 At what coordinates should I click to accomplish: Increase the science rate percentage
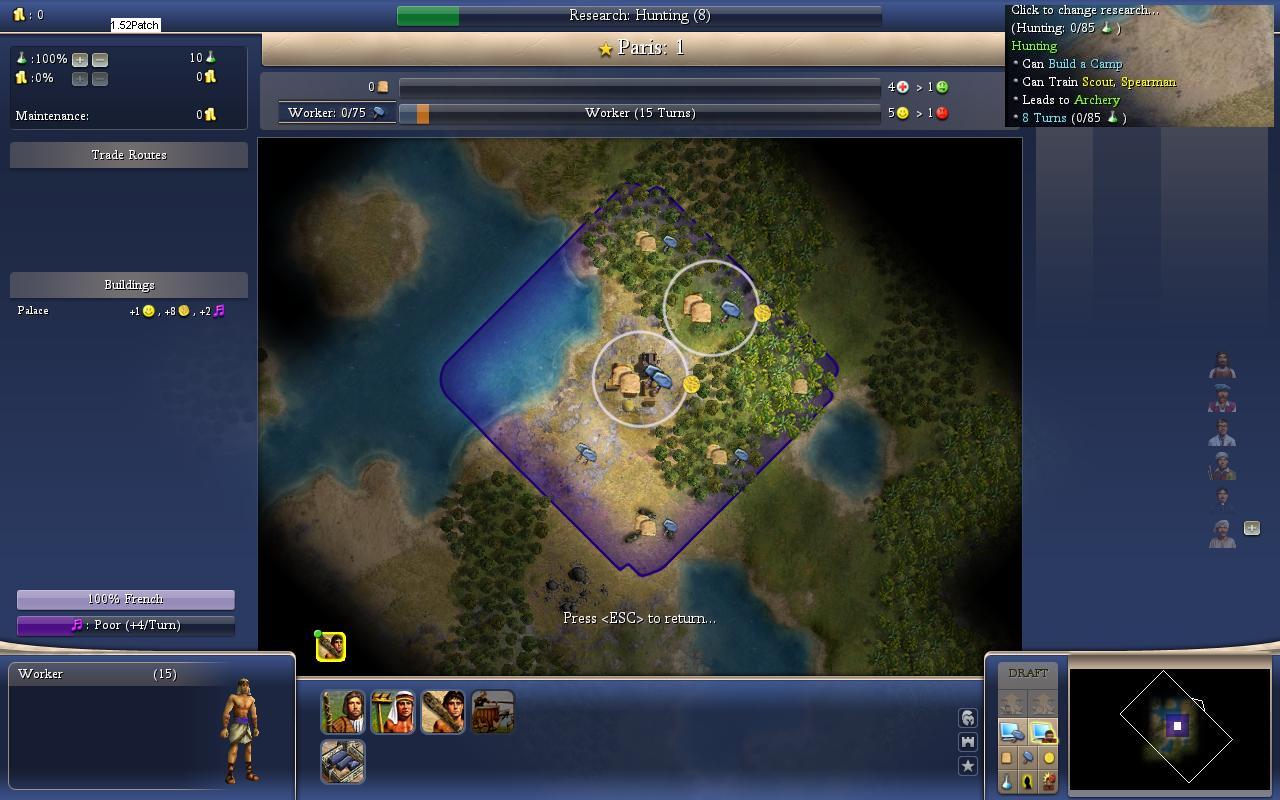(80, 59)
